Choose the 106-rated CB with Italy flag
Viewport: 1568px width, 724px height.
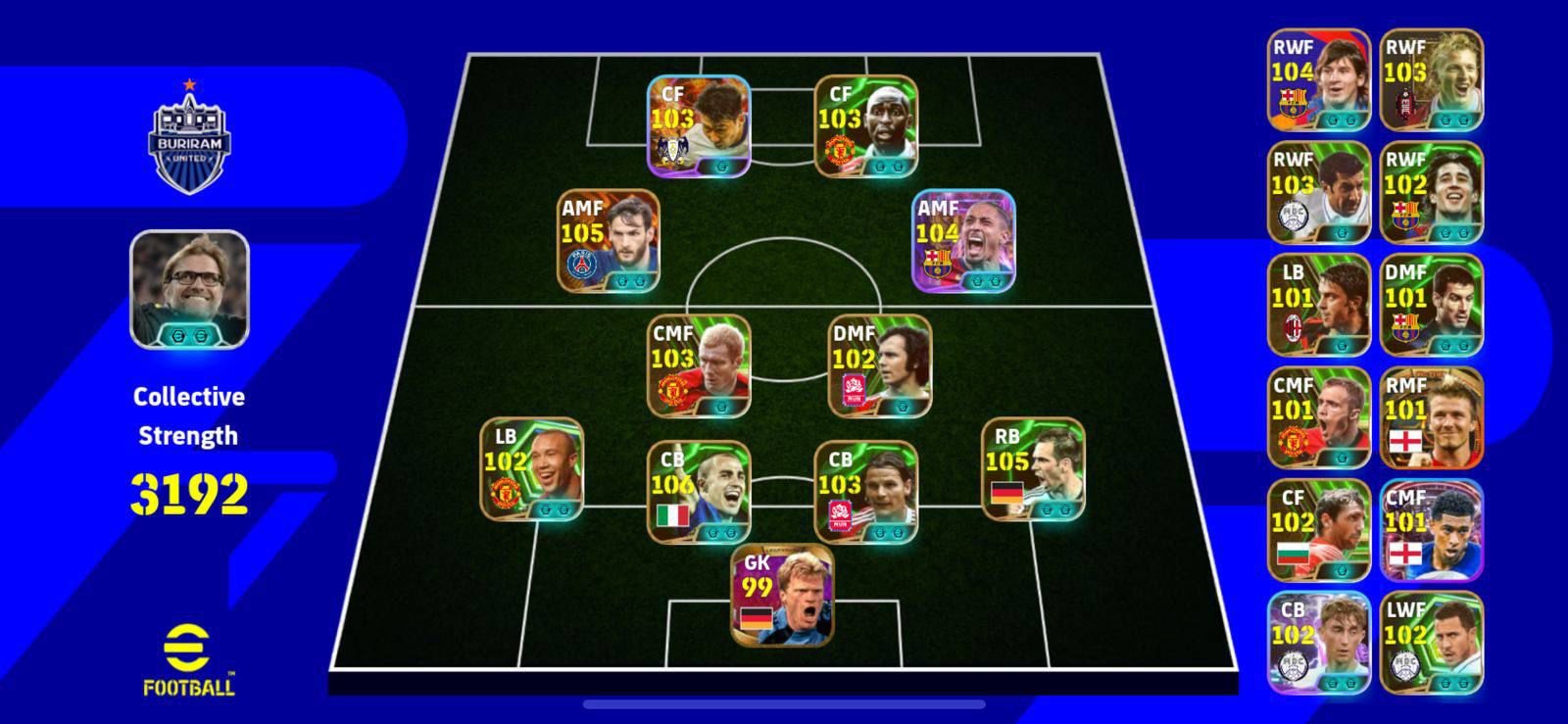[x=699, y=492]
